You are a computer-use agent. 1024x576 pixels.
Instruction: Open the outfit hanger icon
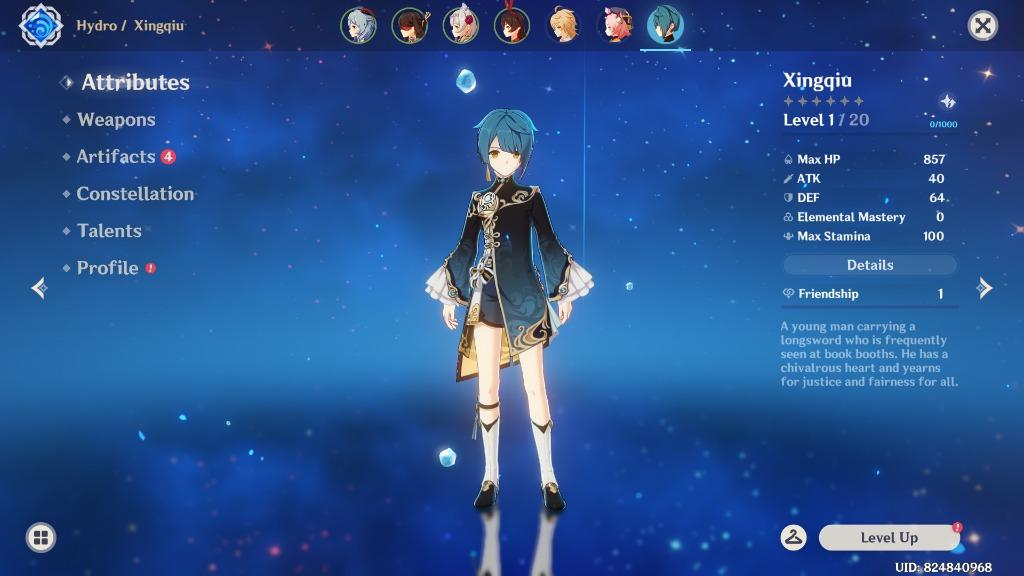[x=794, y=538]
